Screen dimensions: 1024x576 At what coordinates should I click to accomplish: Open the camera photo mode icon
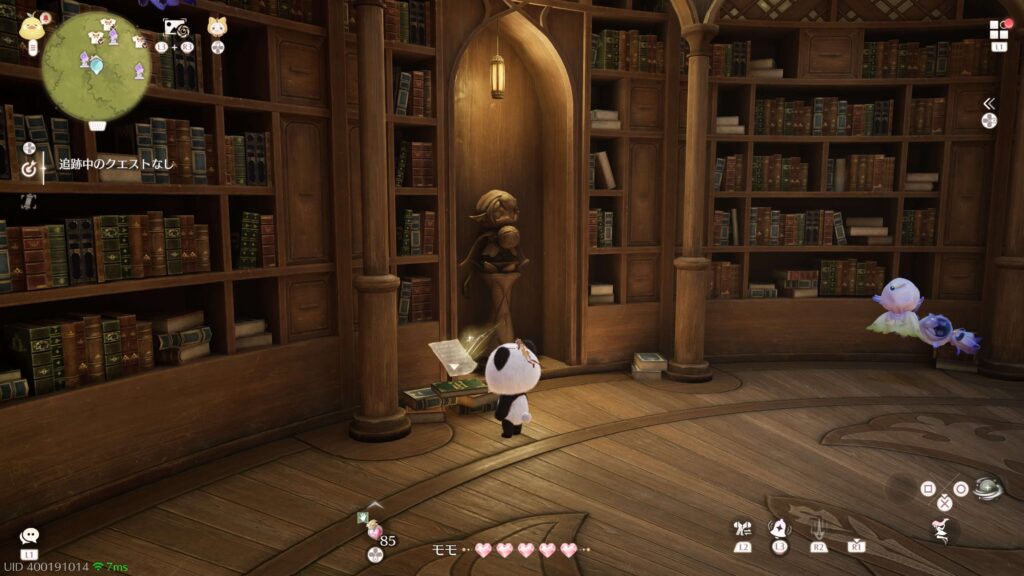pos(174,28)
